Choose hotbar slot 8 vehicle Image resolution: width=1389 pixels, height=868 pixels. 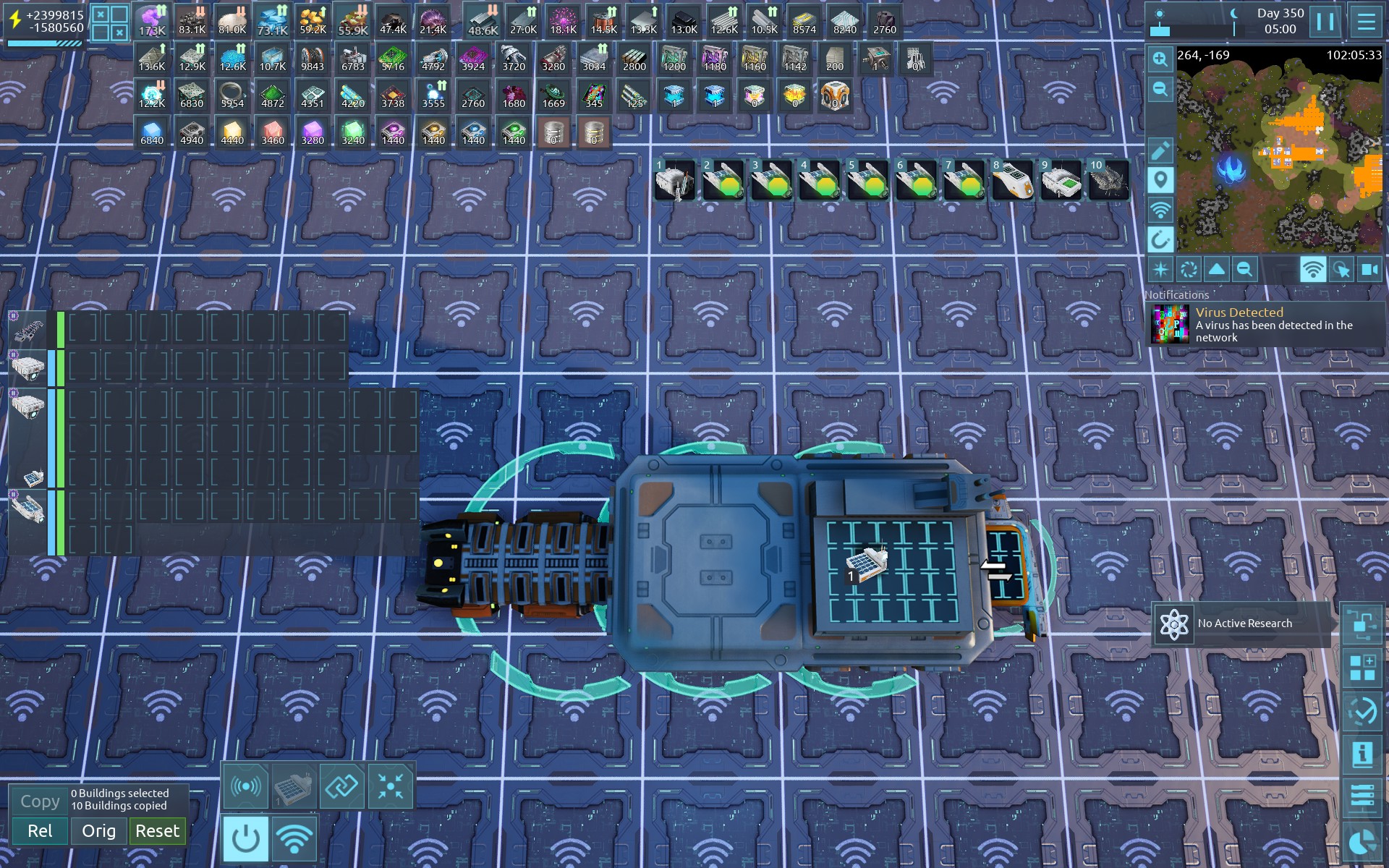tap(1012, 180)
